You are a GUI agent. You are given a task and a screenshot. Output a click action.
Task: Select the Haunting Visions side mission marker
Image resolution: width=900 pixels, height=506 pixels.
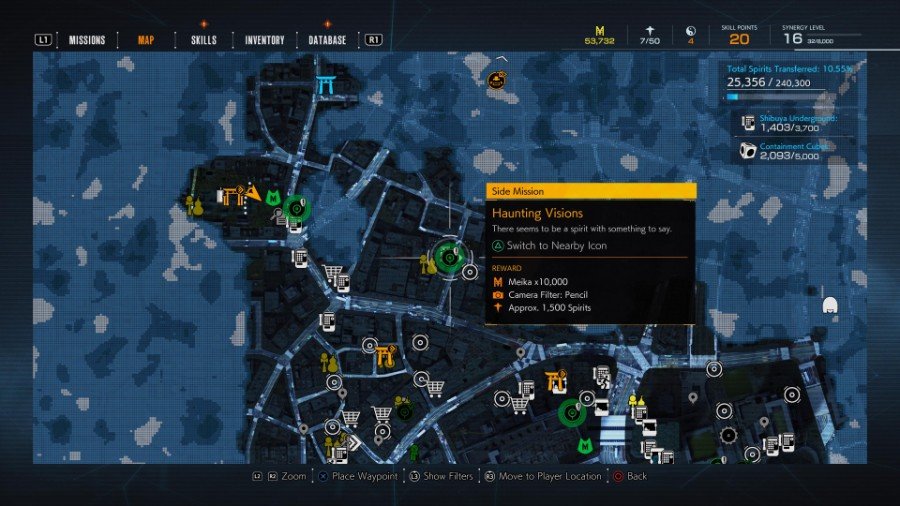point(449,257)
